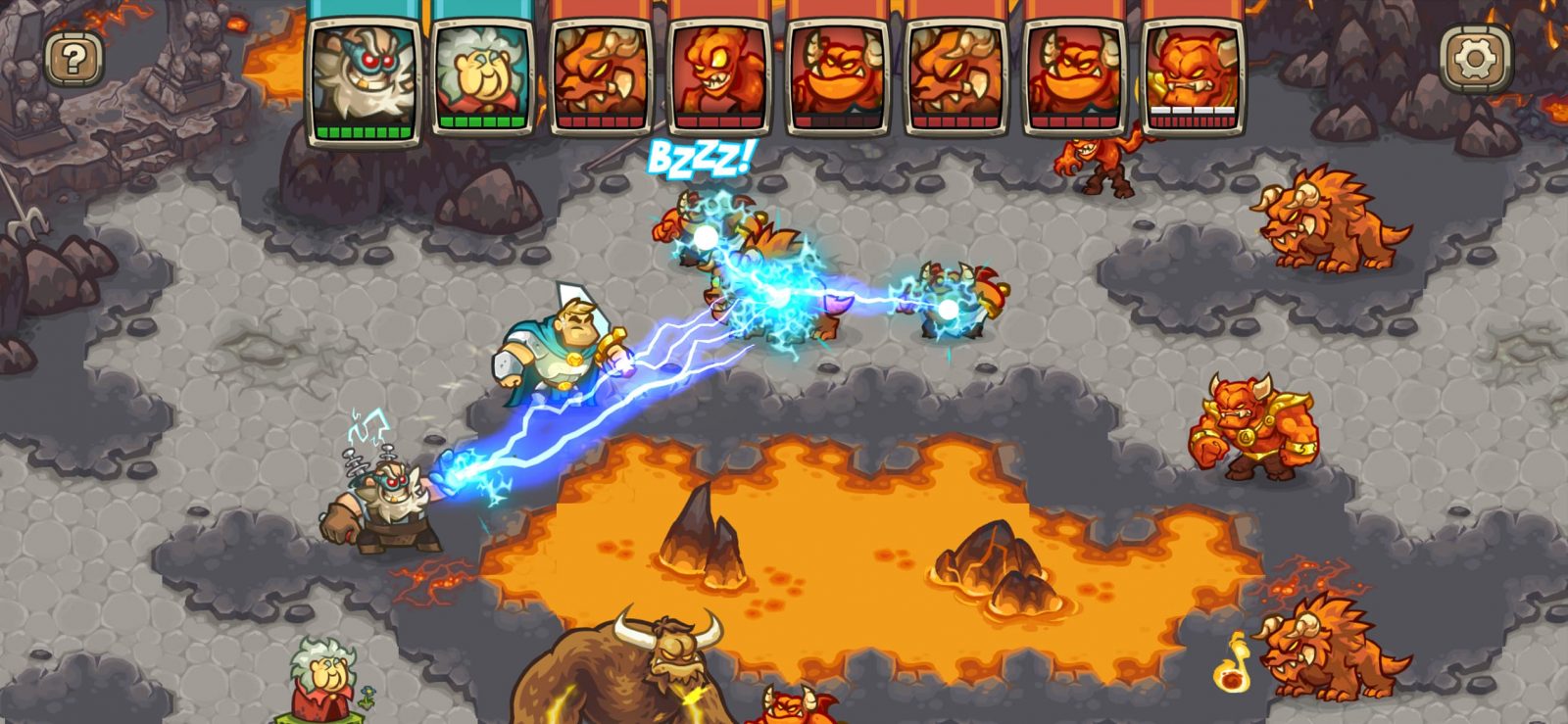This screenshot has height=724, width=1568.
Task: Open the gear settings menu
Action: click(1475, 60)
